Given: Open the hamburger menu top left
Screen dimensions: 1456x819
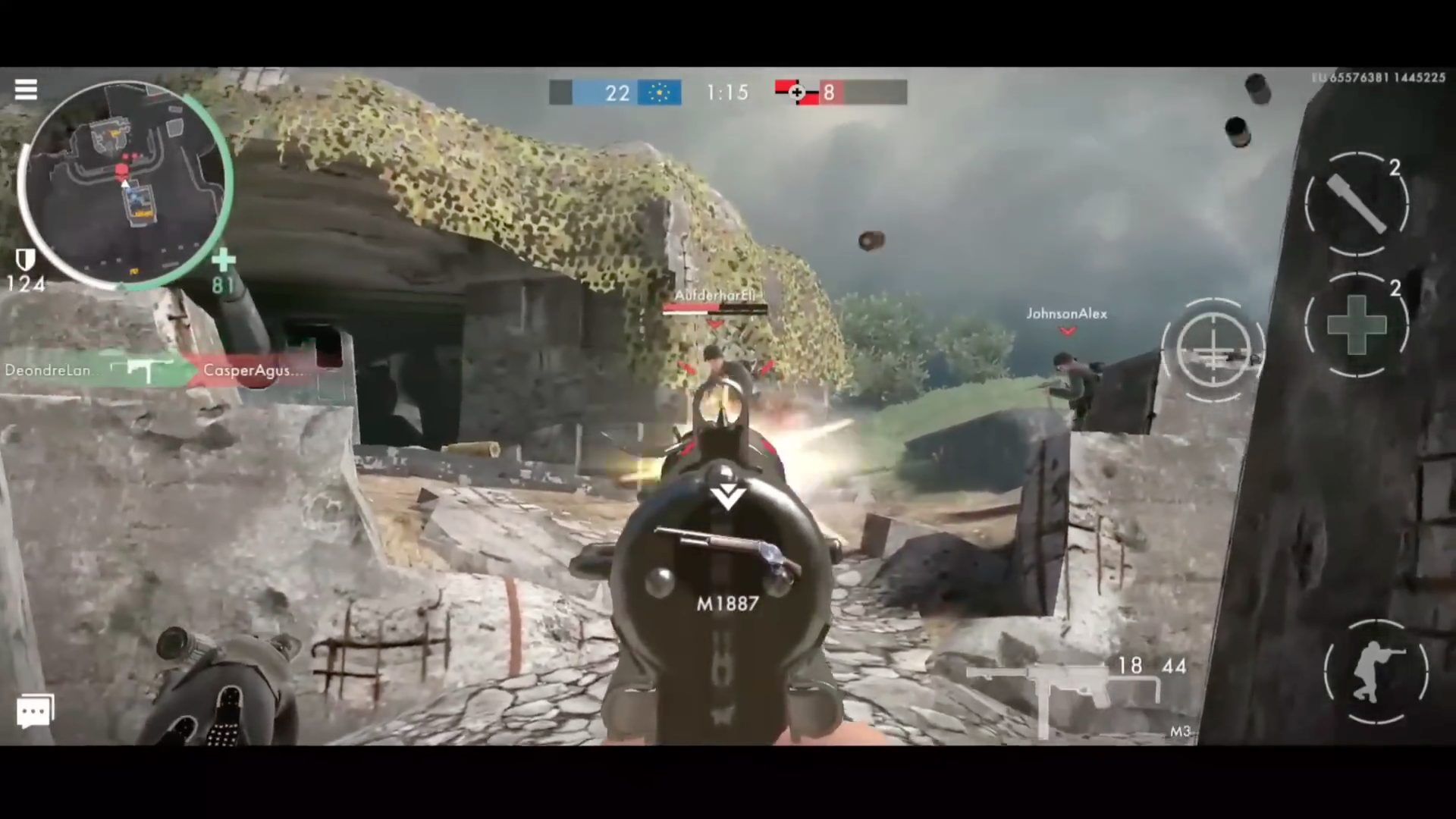Looking at the screenshot, I should (26, 89).
